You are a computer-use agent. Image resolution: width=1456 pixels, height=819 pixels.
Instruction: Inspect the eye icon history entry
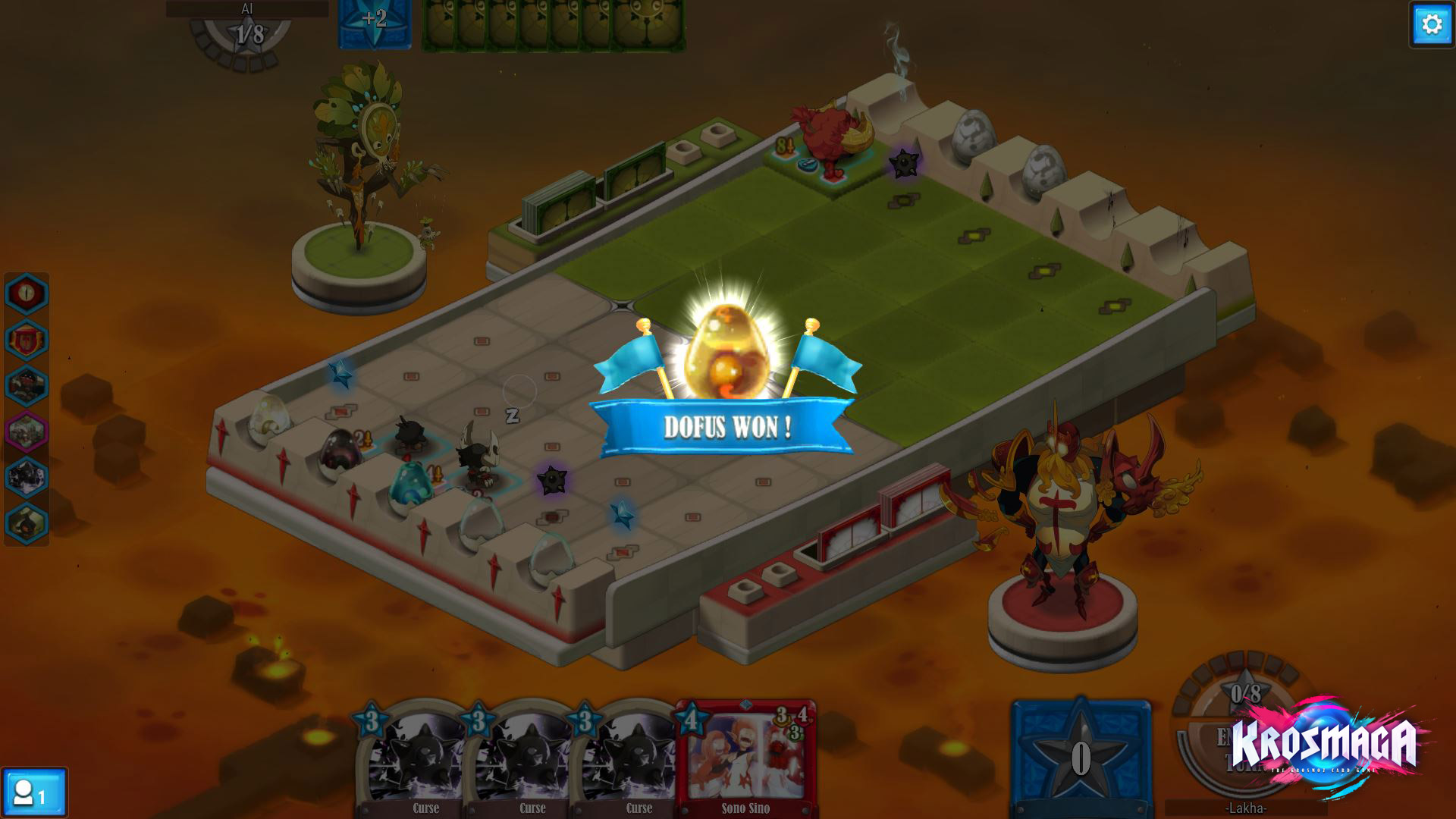pos(27,293)
